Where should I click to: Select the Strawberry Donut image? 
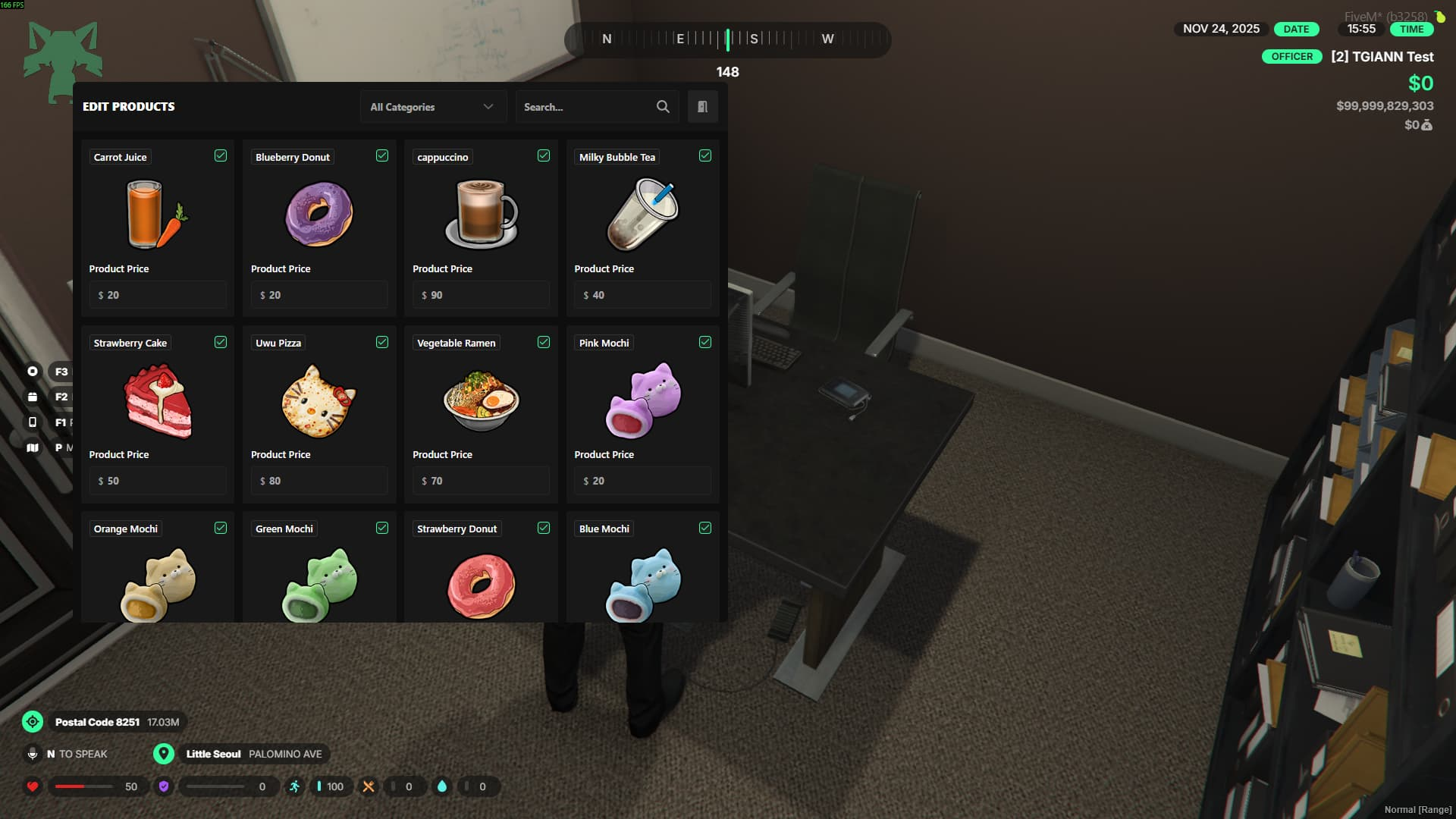(x=481, y=585)
